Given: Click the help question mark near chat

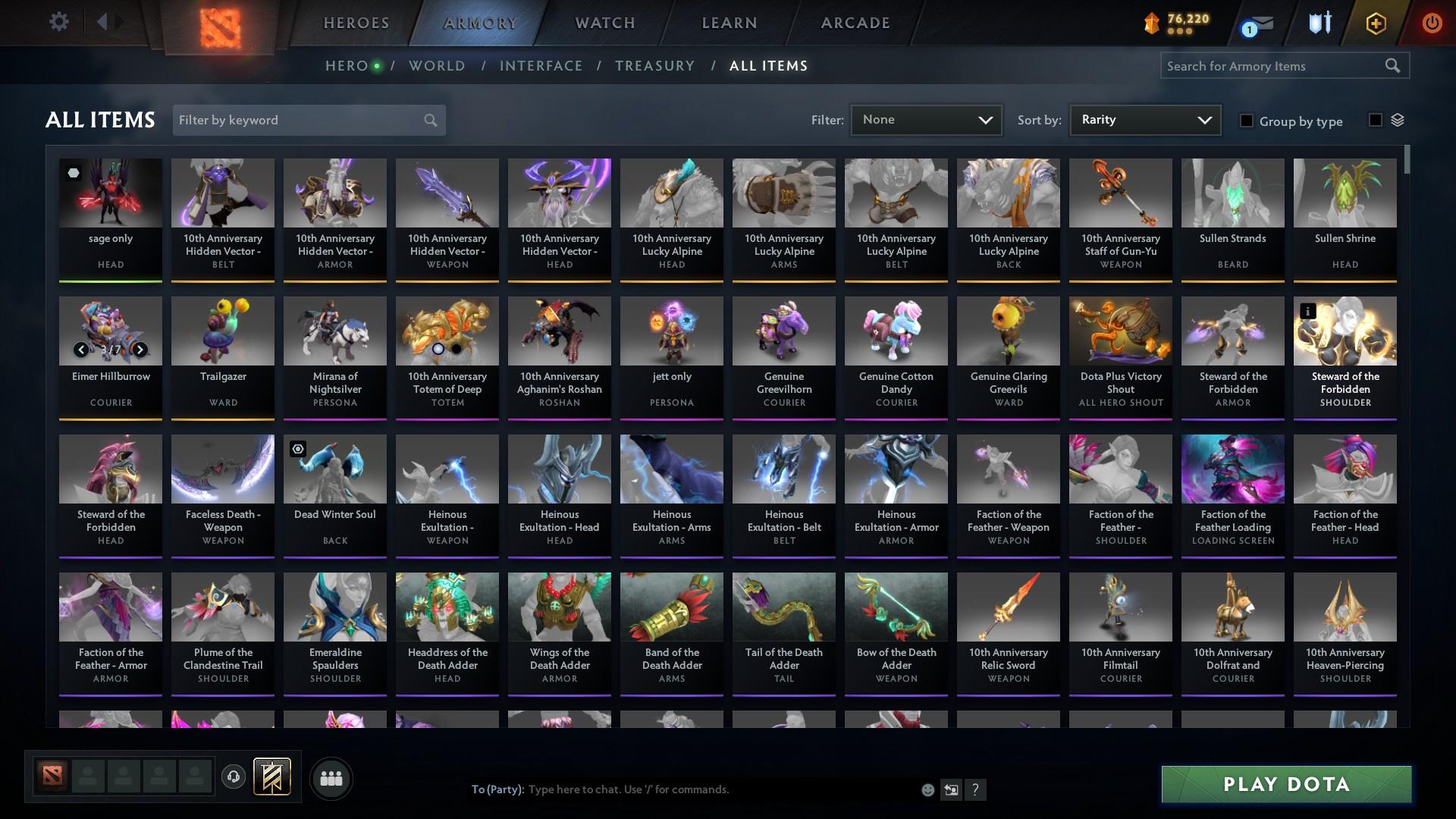Looking at the screenshot, I should click(977, 789).
